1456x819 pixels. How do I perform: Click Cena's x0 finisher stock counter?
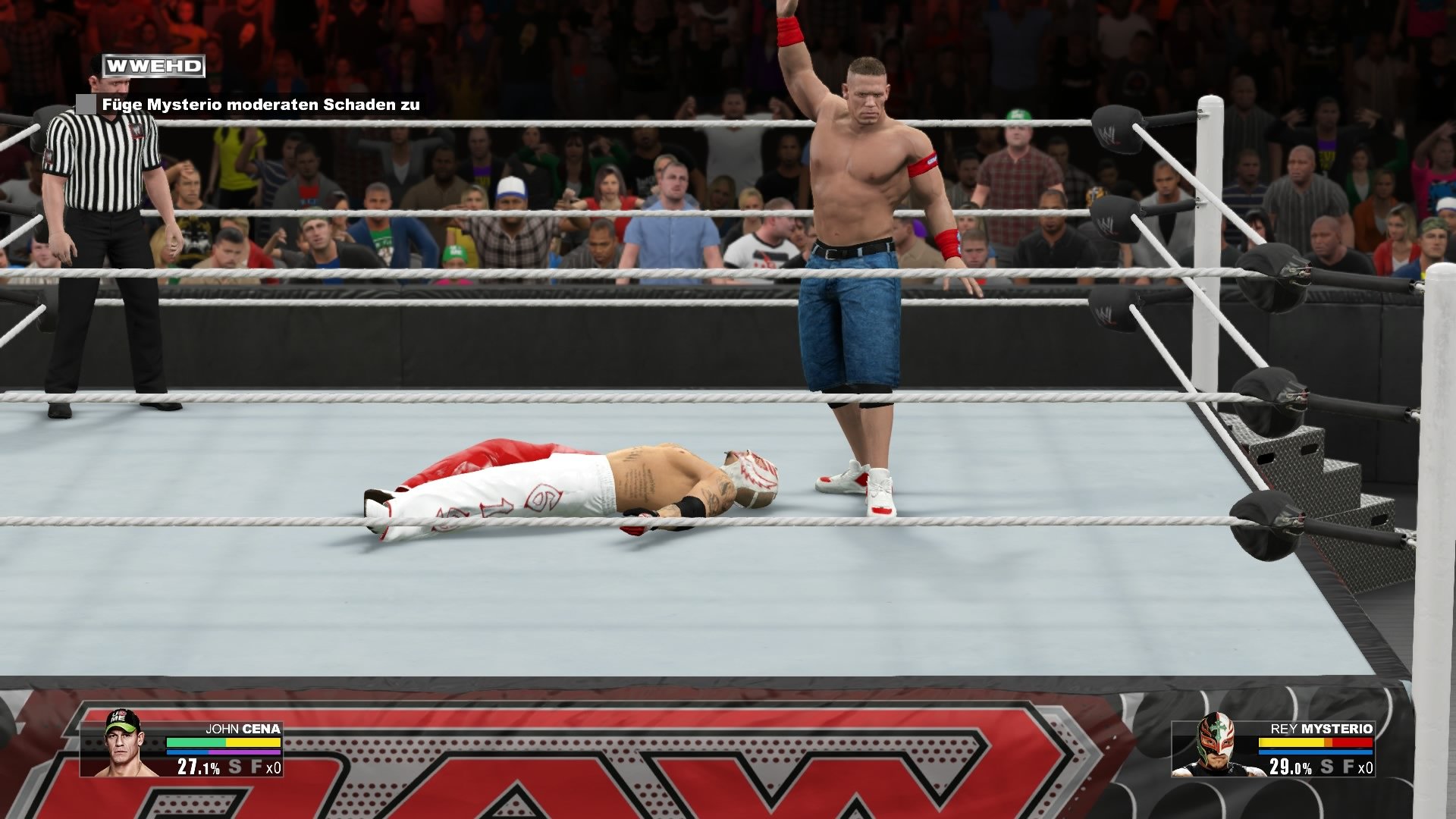coord(275,768)
